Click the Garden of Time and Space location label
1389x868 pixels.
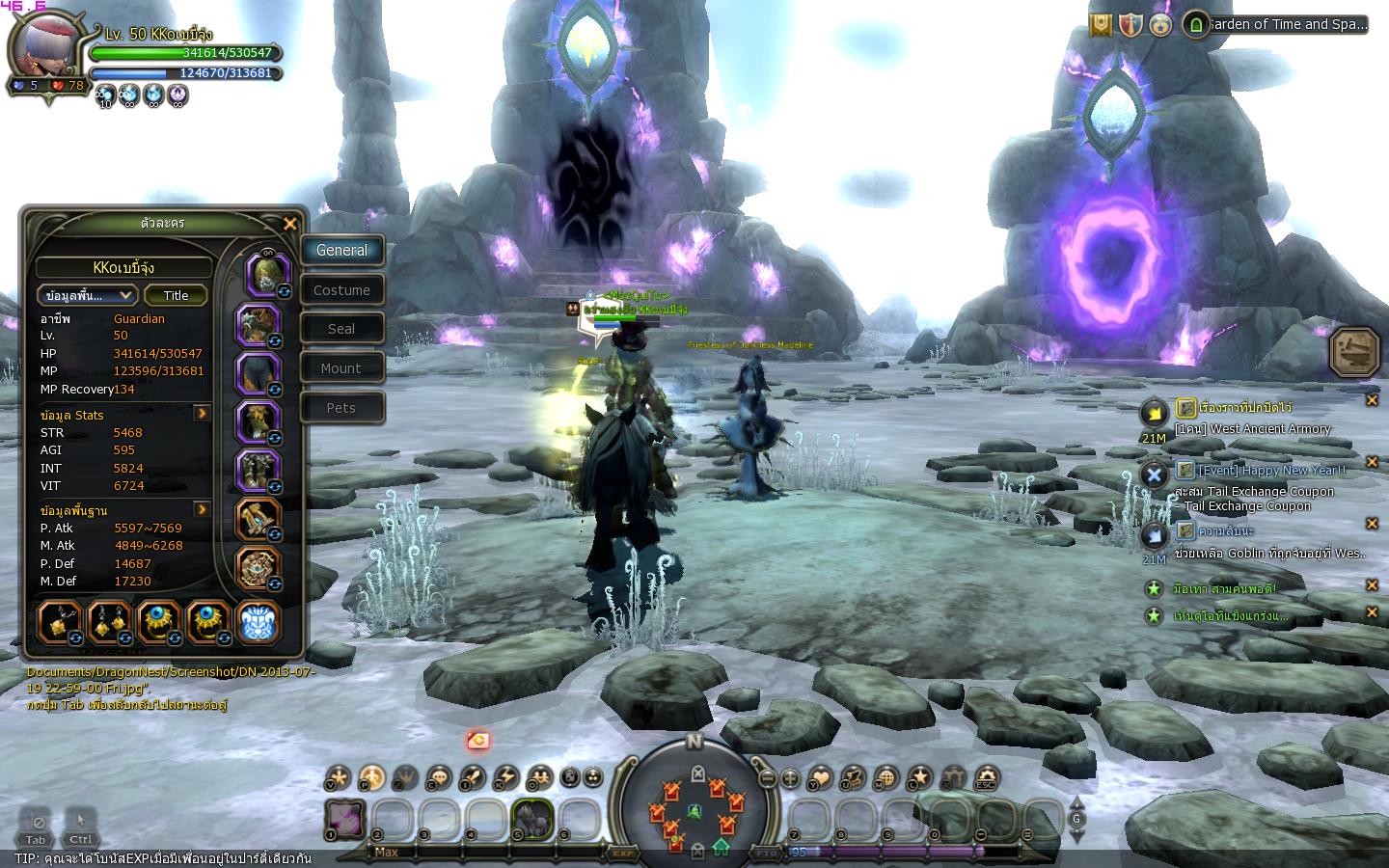click(x=1285, y=25)
